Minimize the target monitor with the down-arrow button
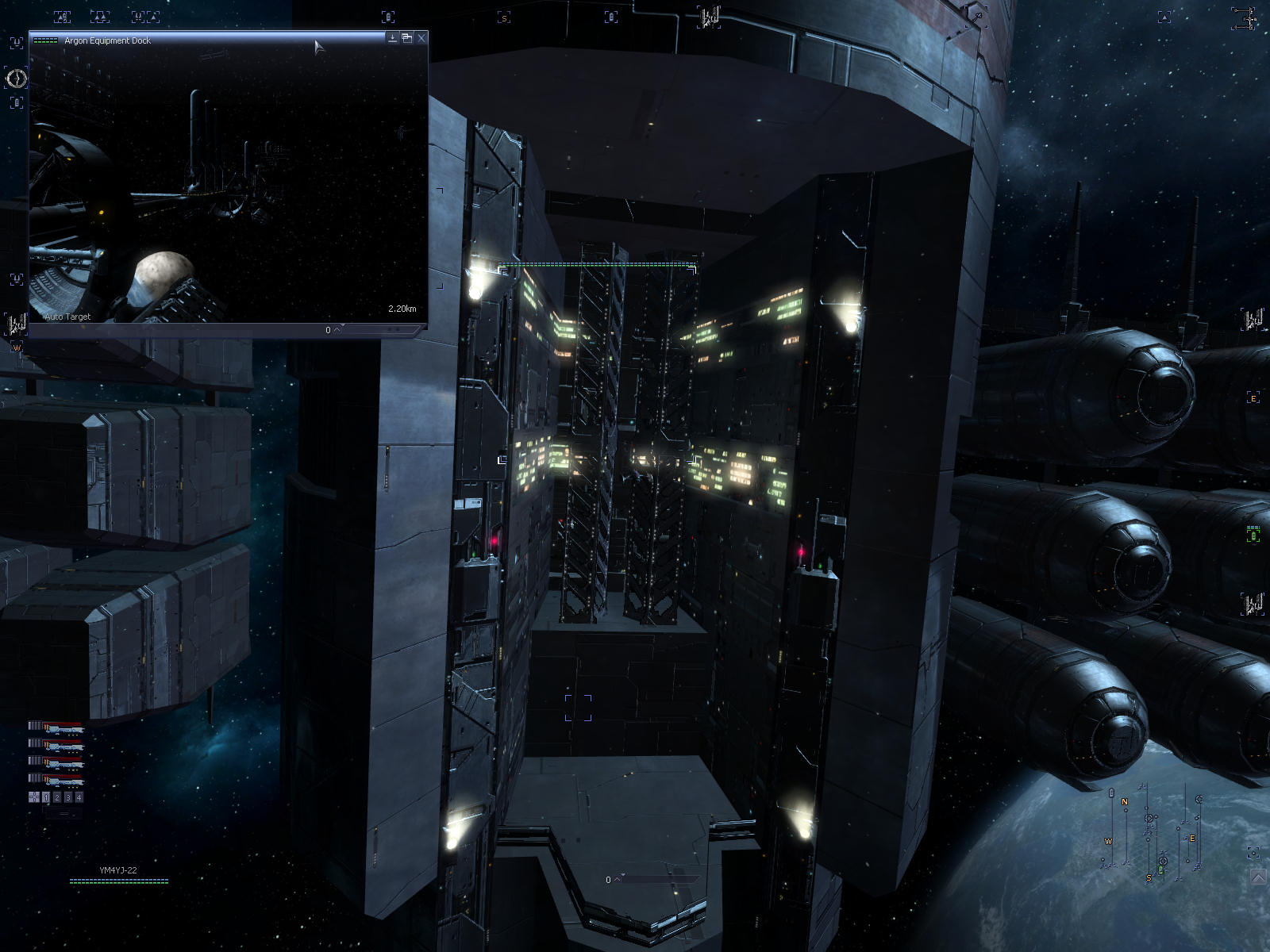 (x=392, y=38)
